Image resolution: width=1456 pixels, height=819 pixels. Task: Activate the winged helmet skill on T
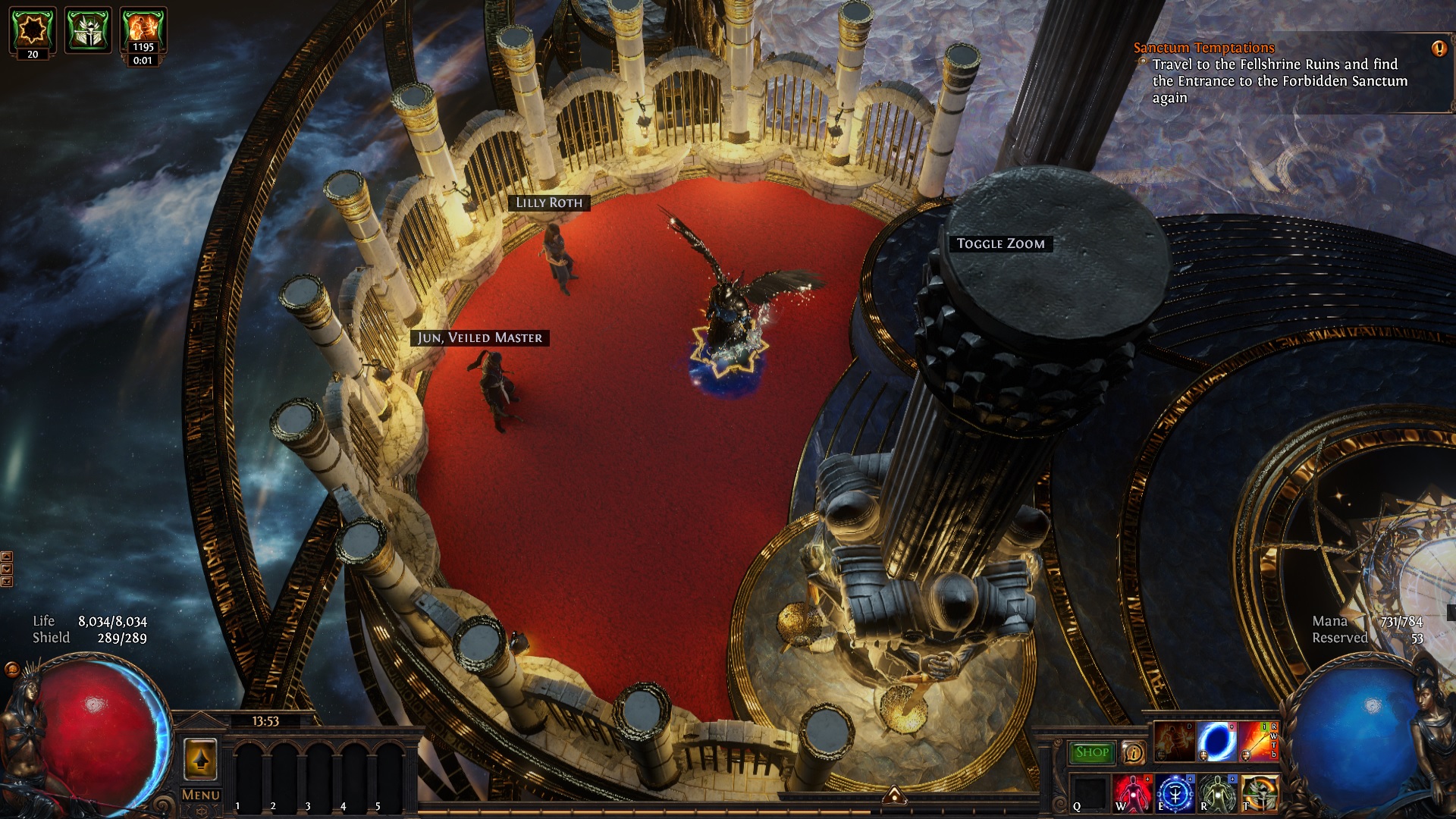pos(1260,793)
